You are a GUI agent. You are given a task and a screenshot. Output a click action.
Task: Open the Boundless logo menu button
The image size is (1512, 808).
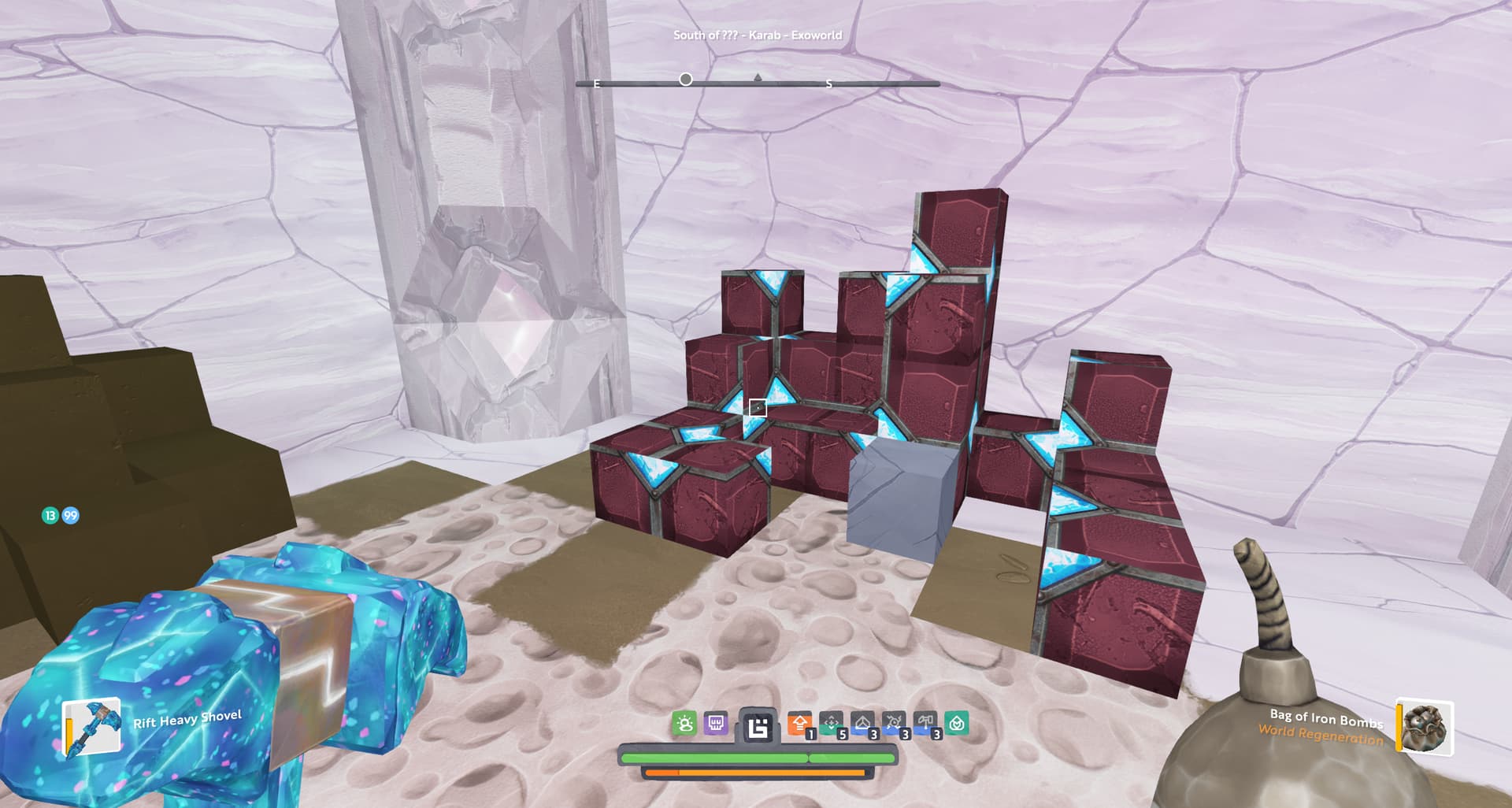click(758, 726)
